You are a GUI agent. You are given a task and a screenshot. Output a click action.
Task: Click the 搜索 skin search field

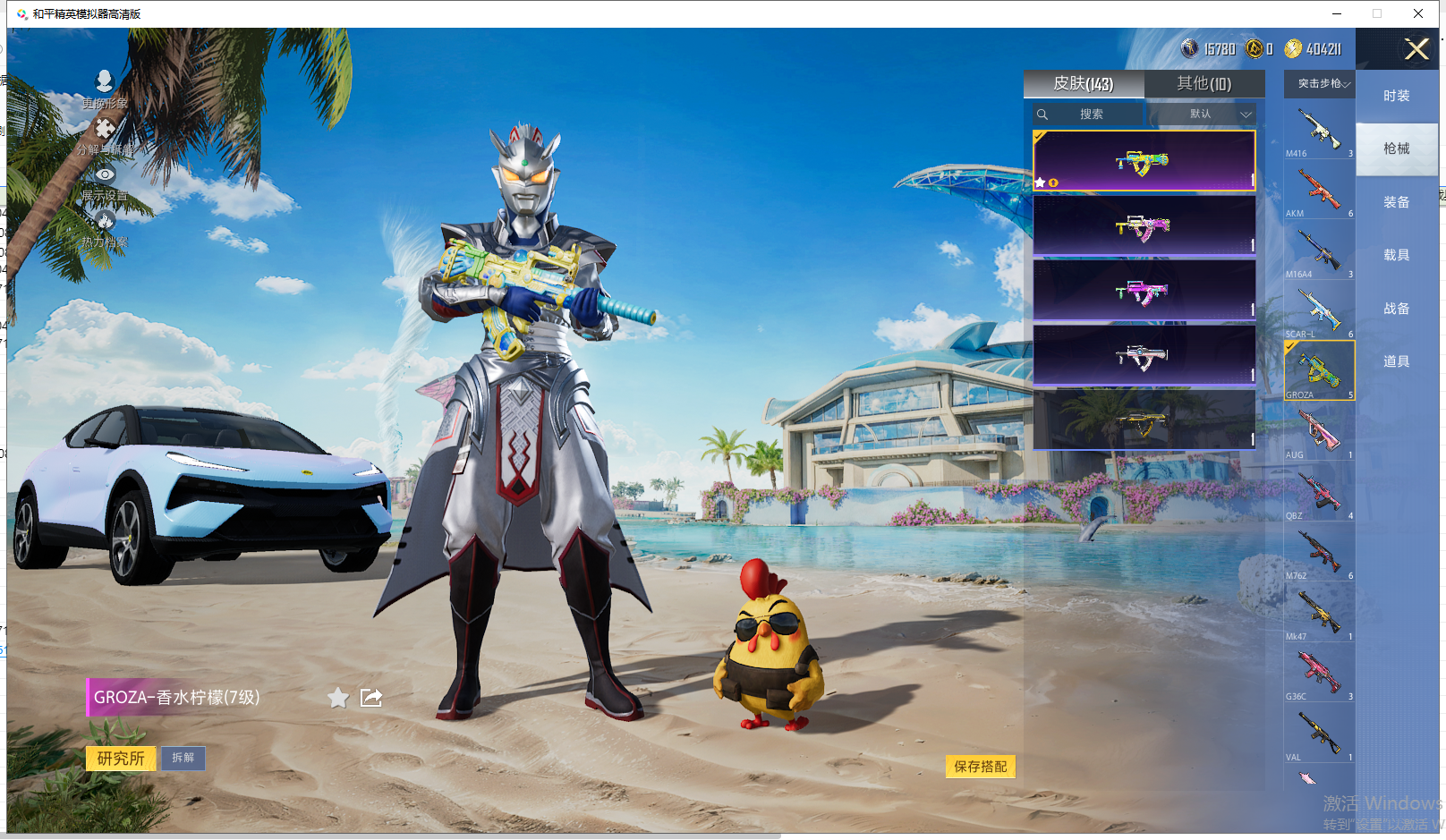(1090, 115)
